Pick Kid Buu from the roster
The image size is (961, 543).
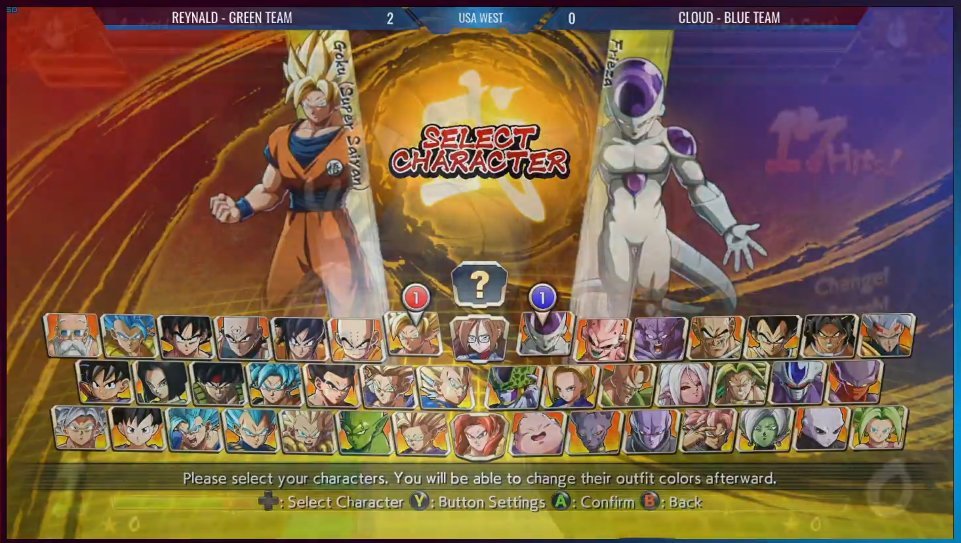(x=602, y=338)
